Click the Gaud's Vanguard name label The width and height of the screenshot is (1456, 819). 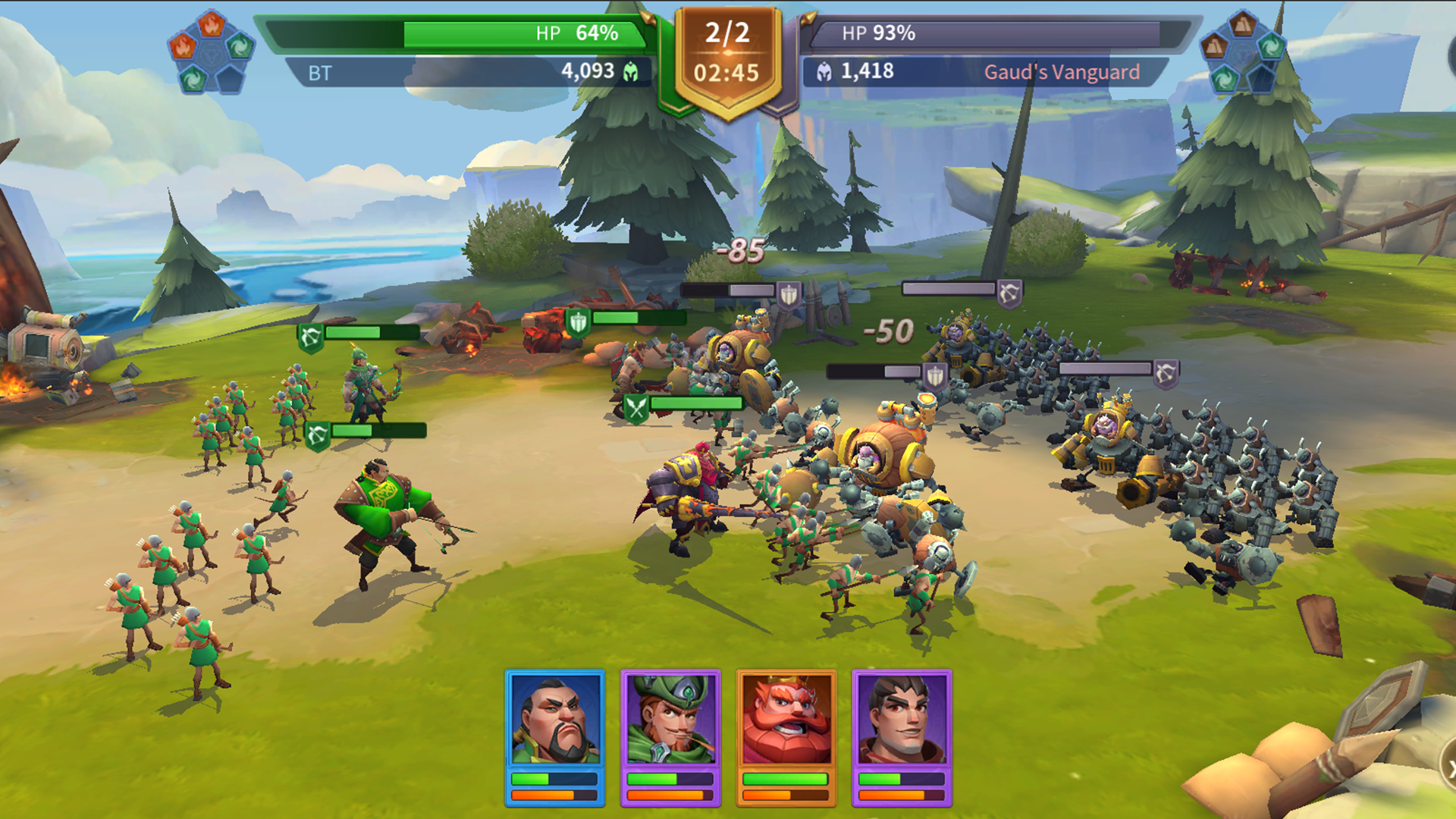[1062, 71]
